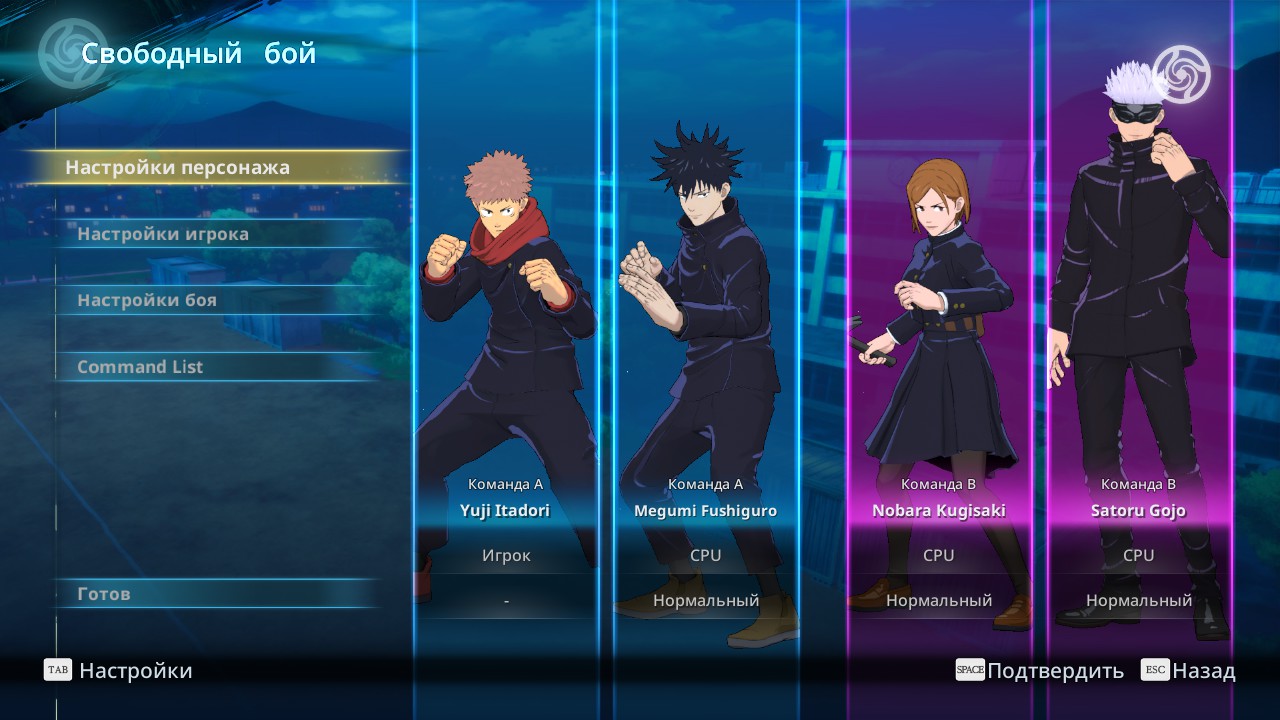1280x720 pixels.
Task: Click the Готов ready button
Action: click(104, 594)
